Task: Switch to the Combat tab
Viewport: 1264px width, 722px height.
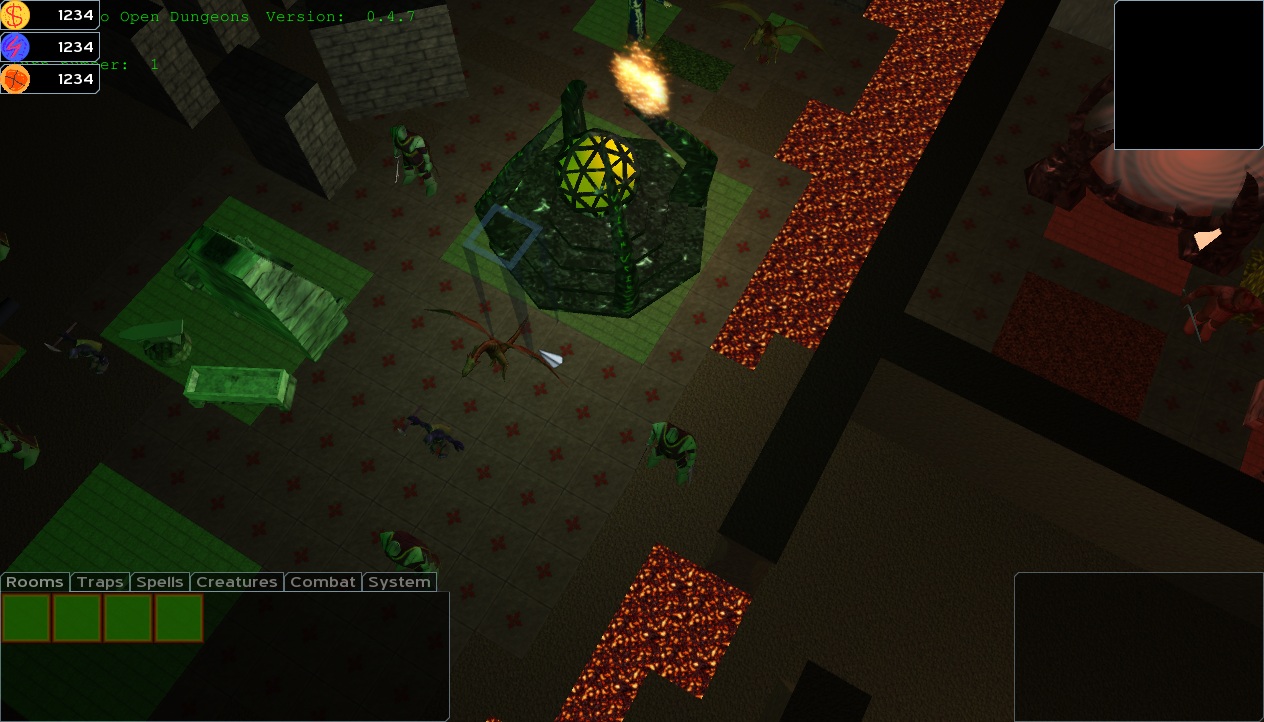Action: (323, 582)
